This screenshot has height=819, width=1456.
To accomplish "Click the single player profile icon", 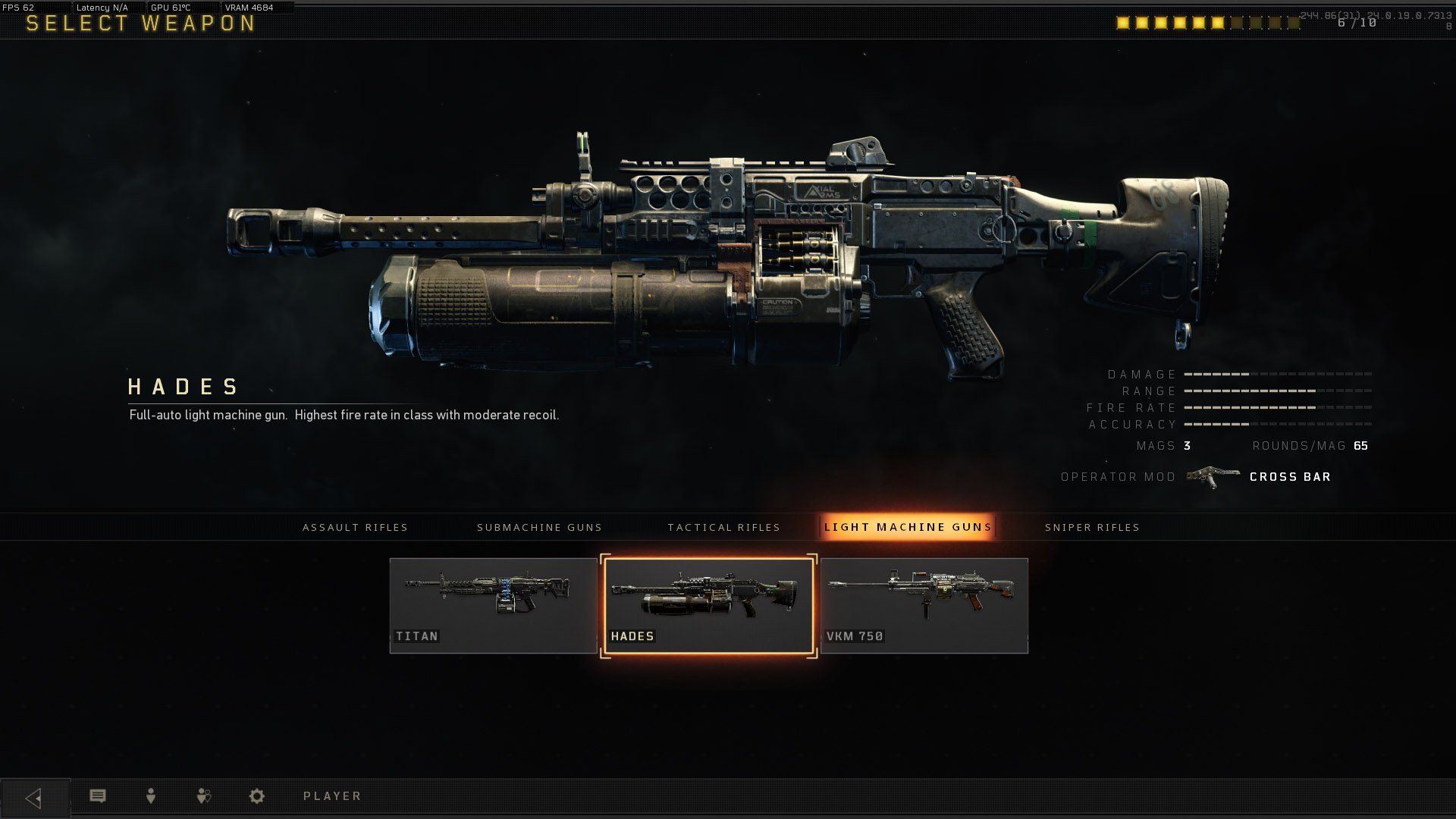I will (151, 796).
